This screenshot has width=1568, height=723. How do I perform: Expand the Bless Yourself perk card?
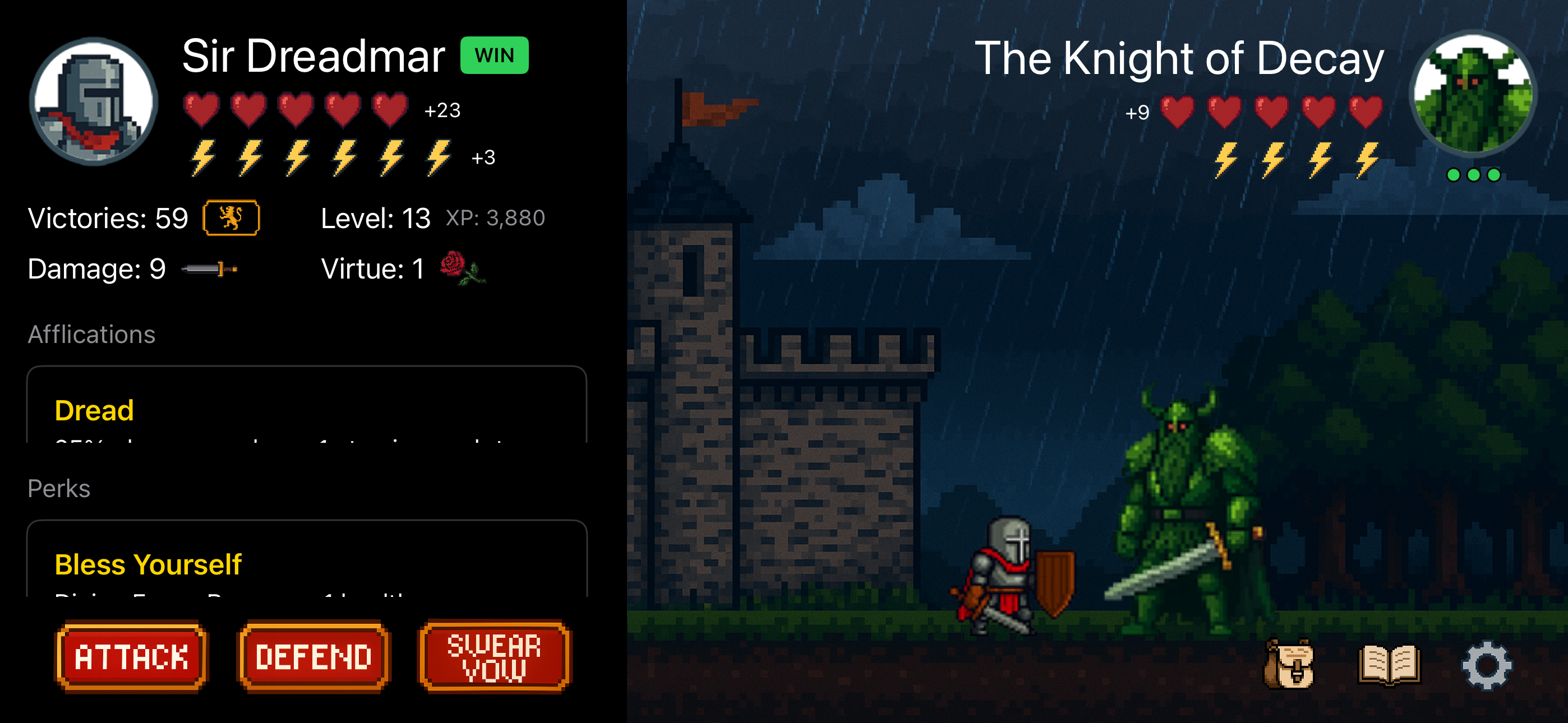(305, 564)
